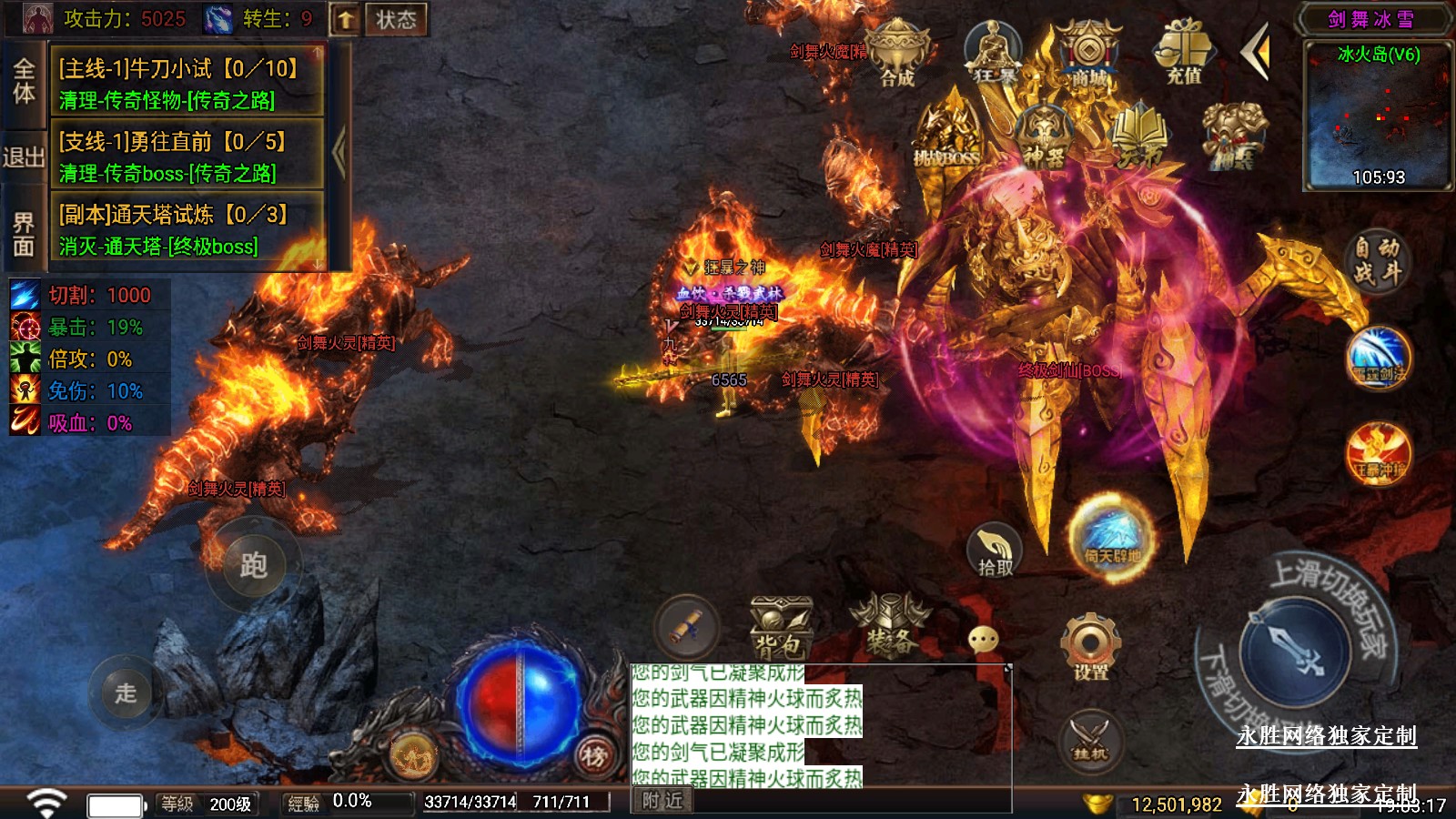Click the 退出 exit button
The width and height of the screenshot is (1456, 819).
click(x=24, y=157)
